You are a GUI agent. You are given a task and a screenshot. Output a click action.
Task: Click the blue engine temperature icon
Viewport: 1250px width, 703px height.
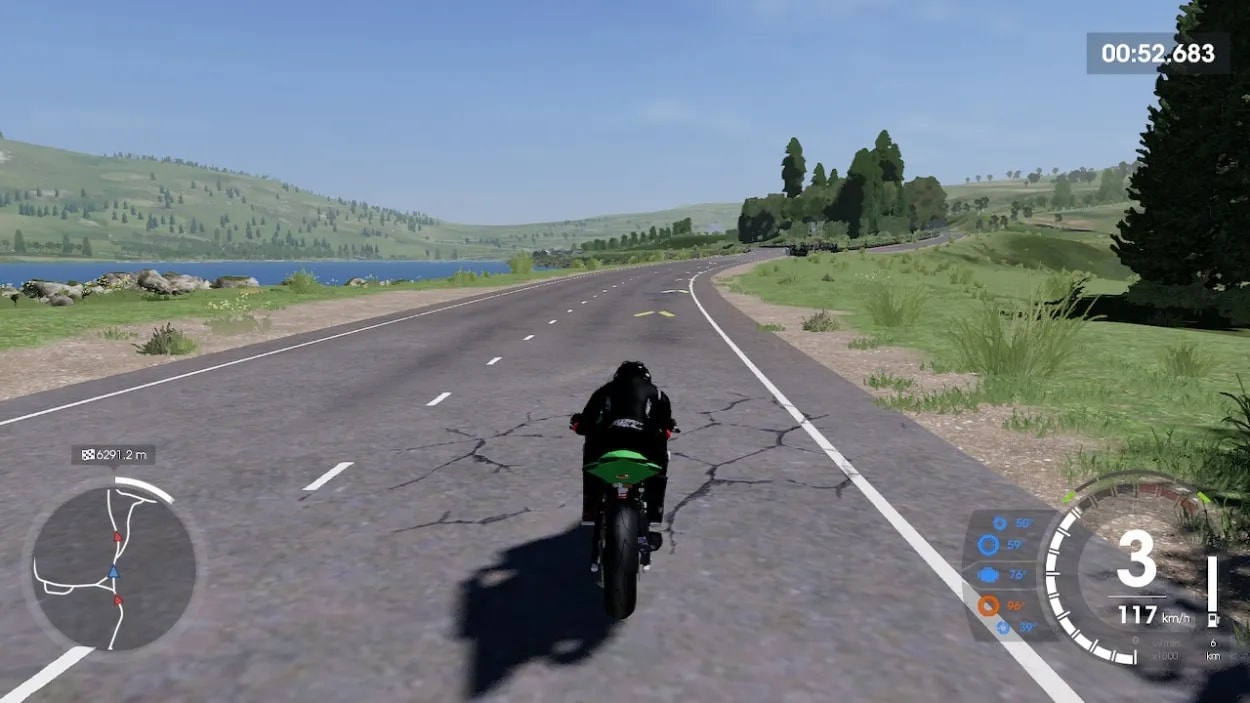click(x=989, y=575)
